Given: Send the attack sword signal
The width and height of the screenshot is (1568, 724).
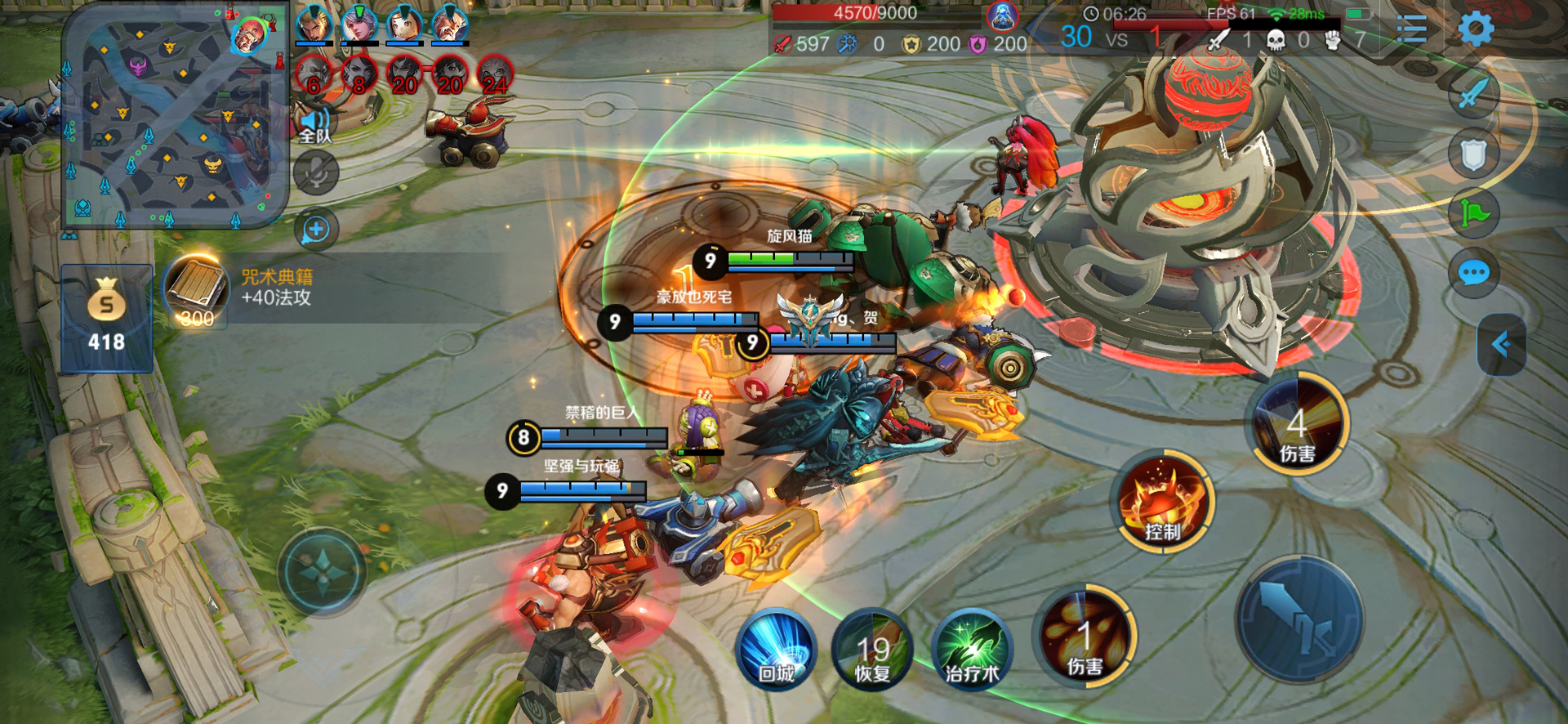Looking at the screenshot, I should pyautogui.click(x=1473, y=92).
